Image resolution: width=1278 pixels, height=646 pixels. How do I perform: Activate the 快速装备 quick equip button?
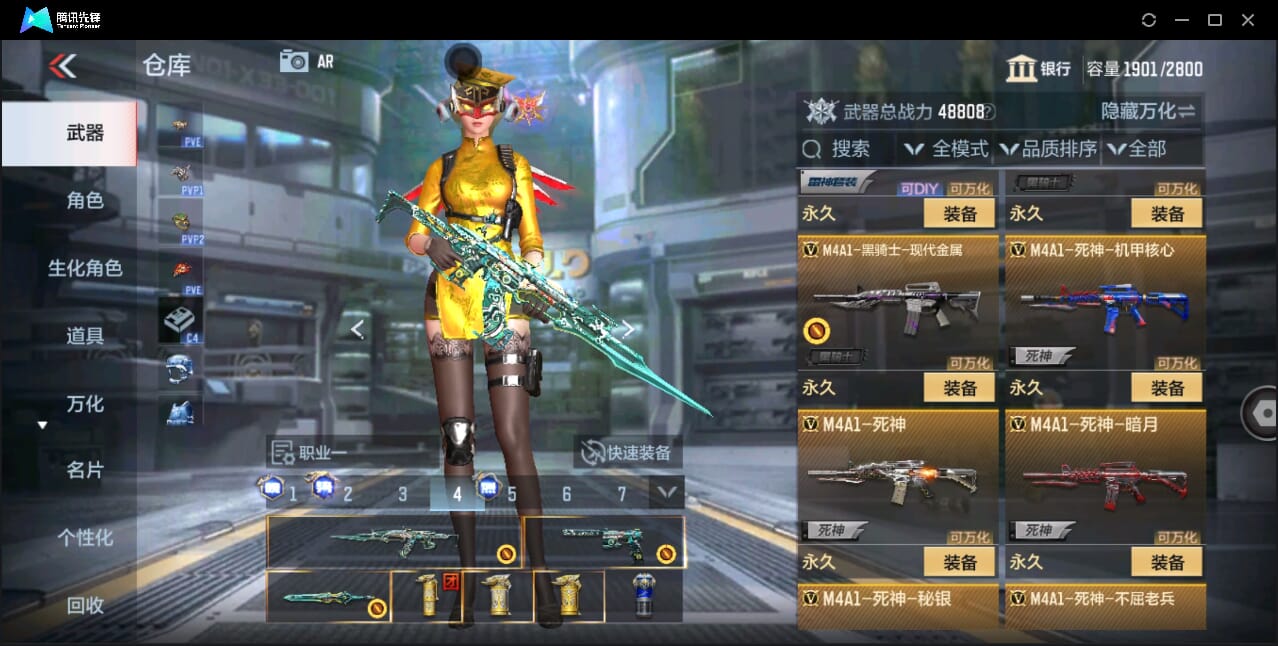pyautogui.click(x=628, y=452)
